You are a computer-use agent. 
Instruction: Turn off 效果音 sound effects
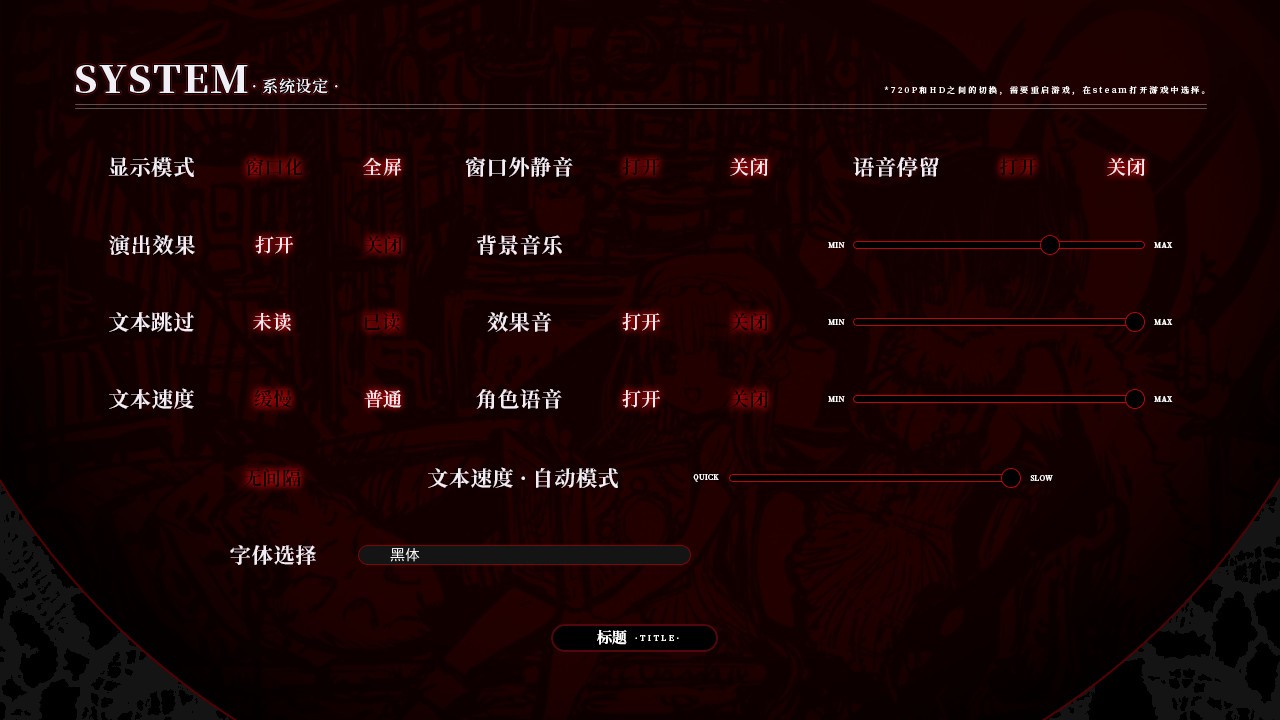pyautogui.click(x=750, y=322)
